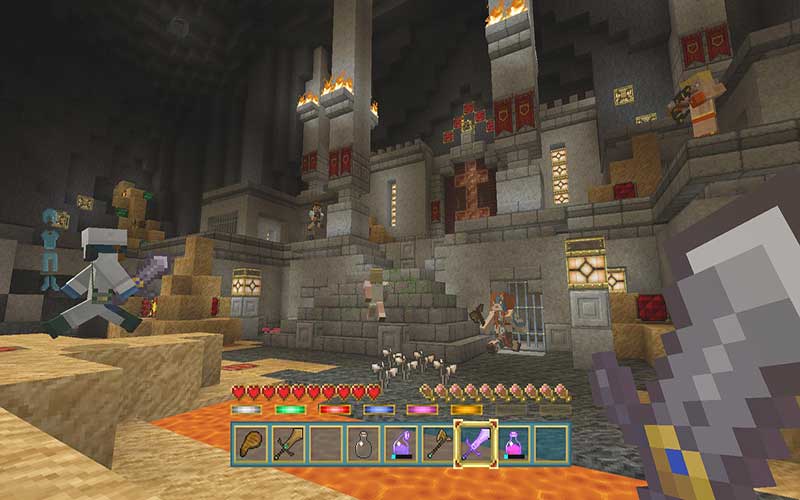Select the pink potion hotbar slot
The width and height of the screenshot is (800, 500).
(512, 444)
